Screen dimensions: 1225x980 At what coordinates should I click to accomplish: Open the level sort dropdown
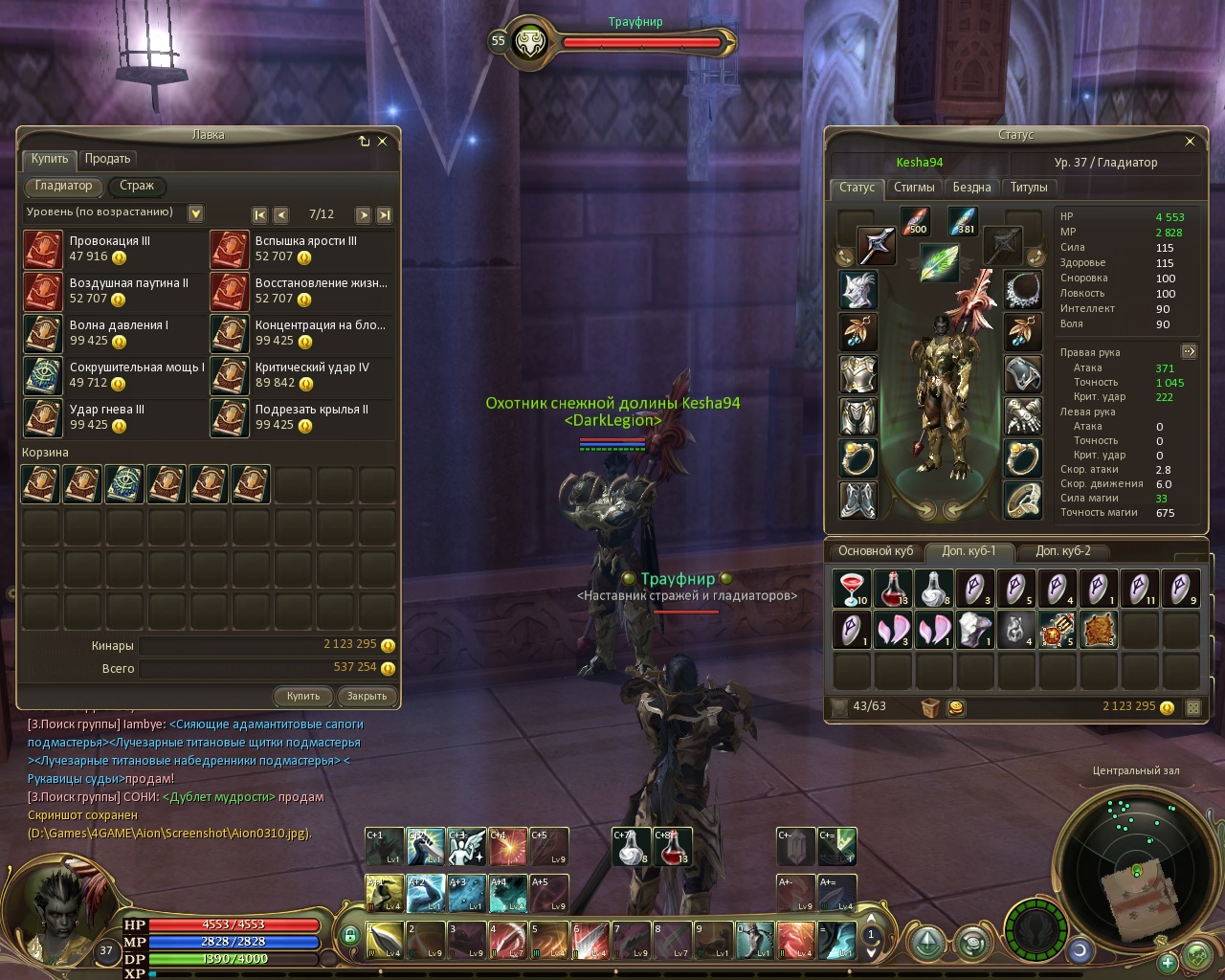(x=195, y=213)
